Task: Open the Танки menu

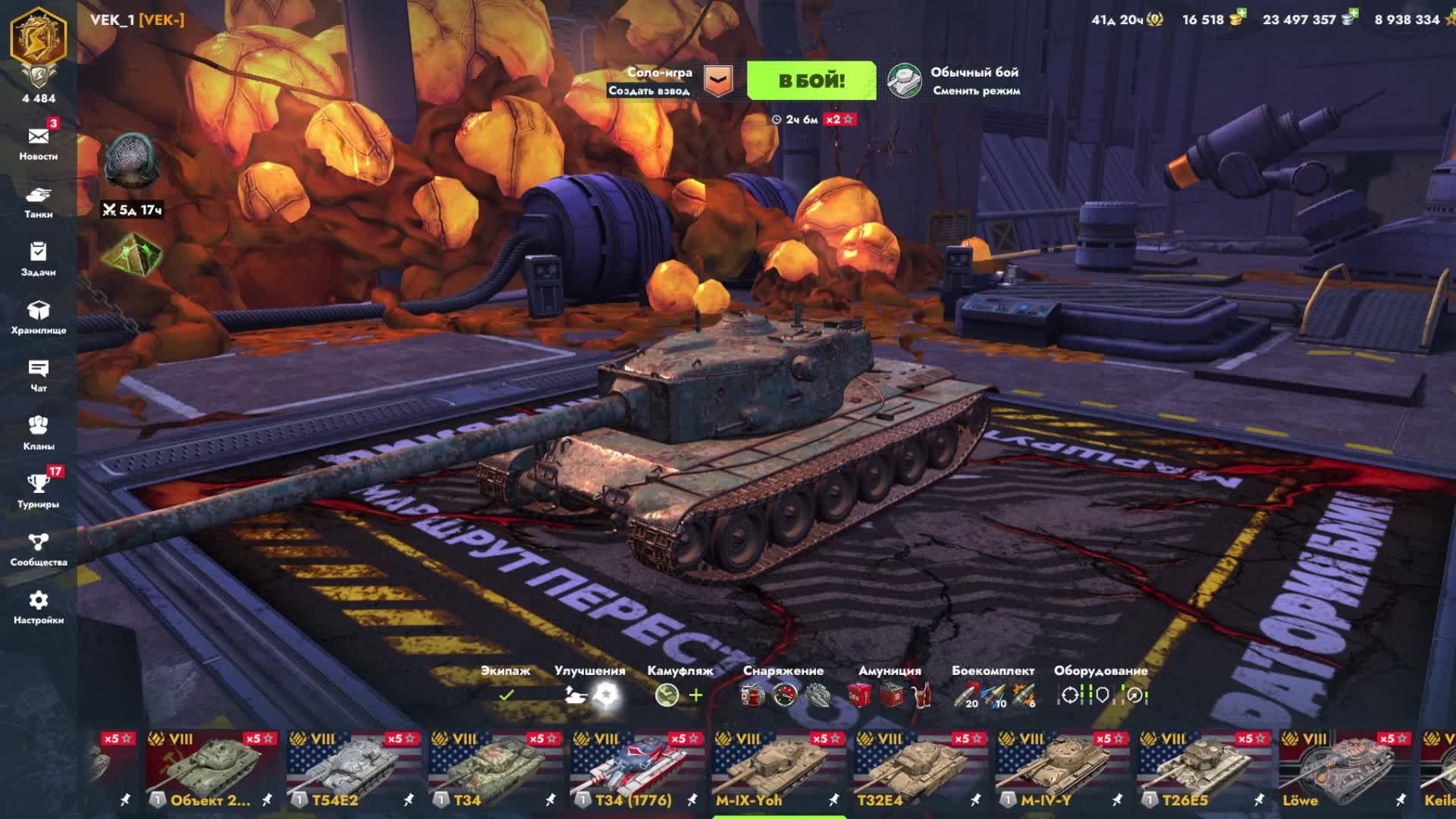Action: 39,200
